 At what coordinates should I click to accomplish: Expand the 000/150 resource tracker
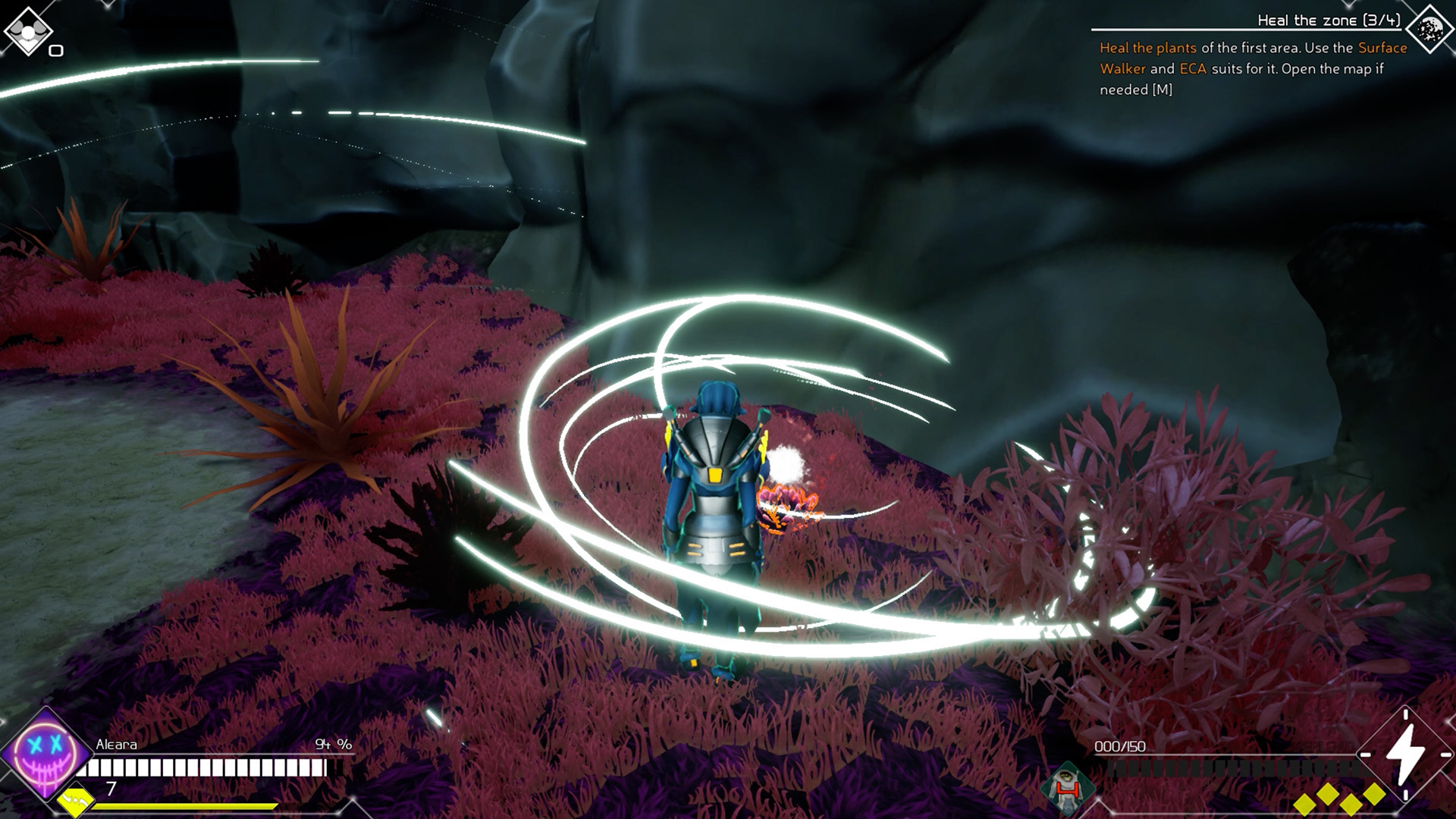1120,745
